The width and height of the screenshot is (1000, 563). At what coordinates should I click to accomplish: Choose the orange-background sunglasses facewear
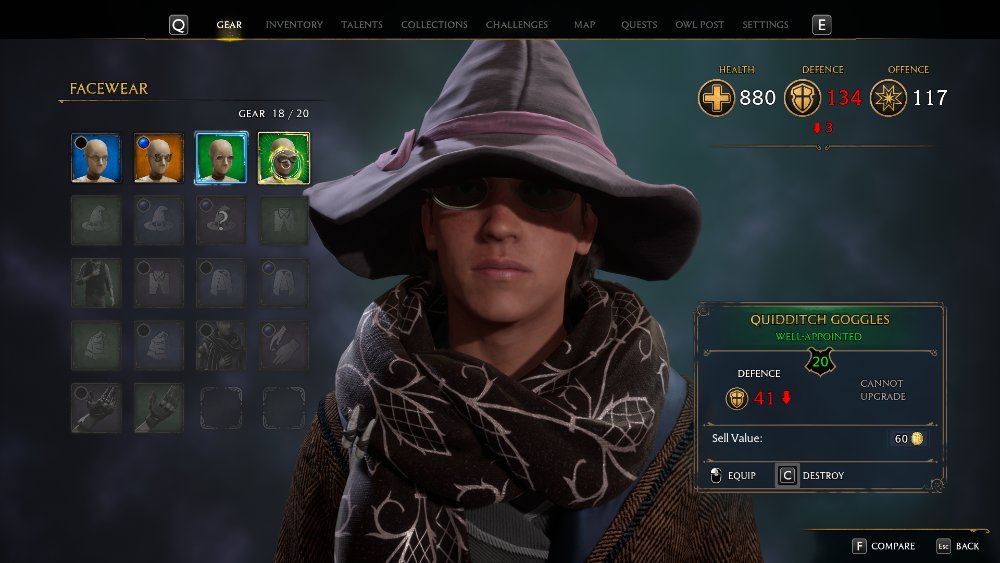[x=159, y=158]
